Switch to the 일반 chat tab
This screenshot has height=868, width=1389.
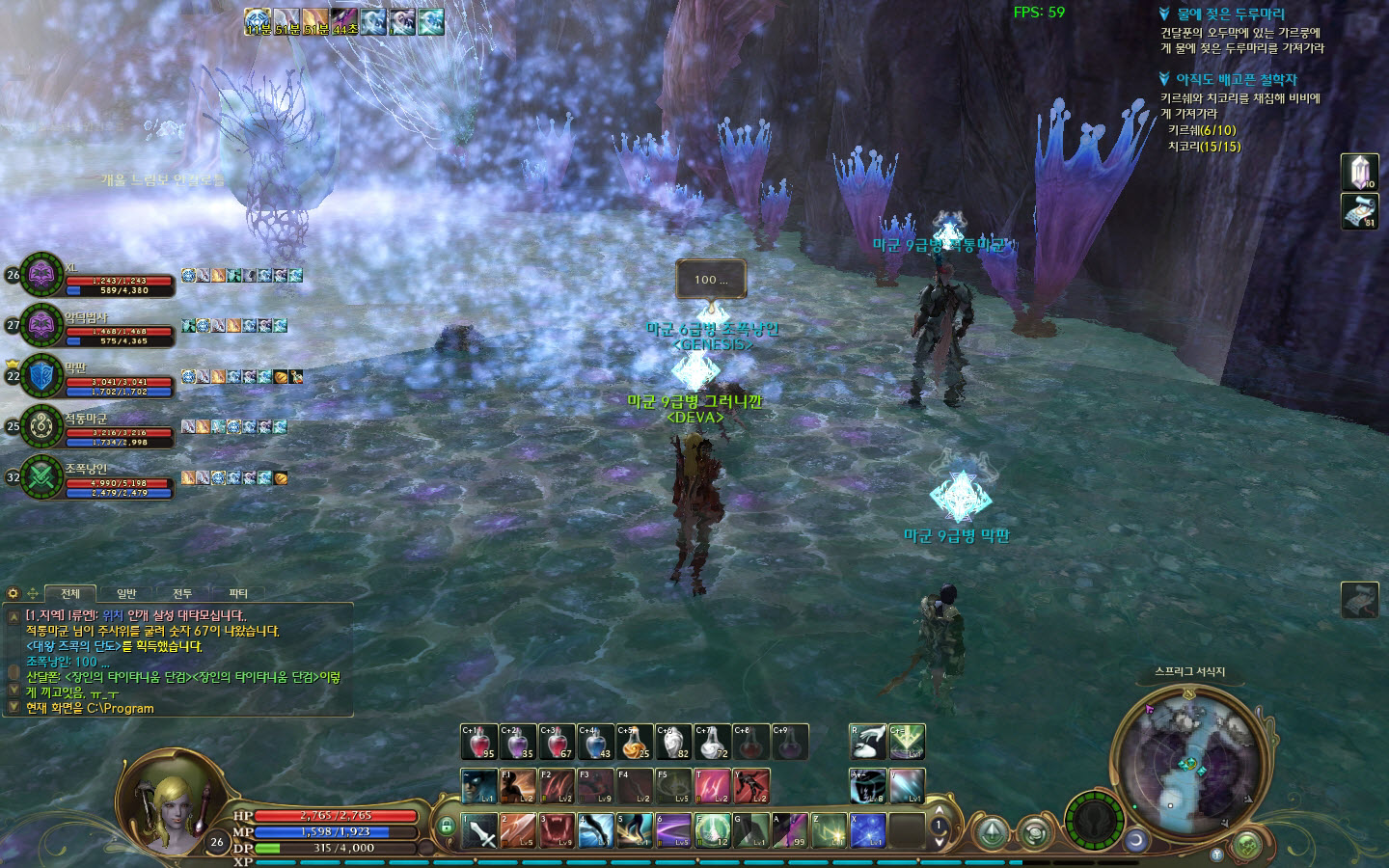click(126, 593)
